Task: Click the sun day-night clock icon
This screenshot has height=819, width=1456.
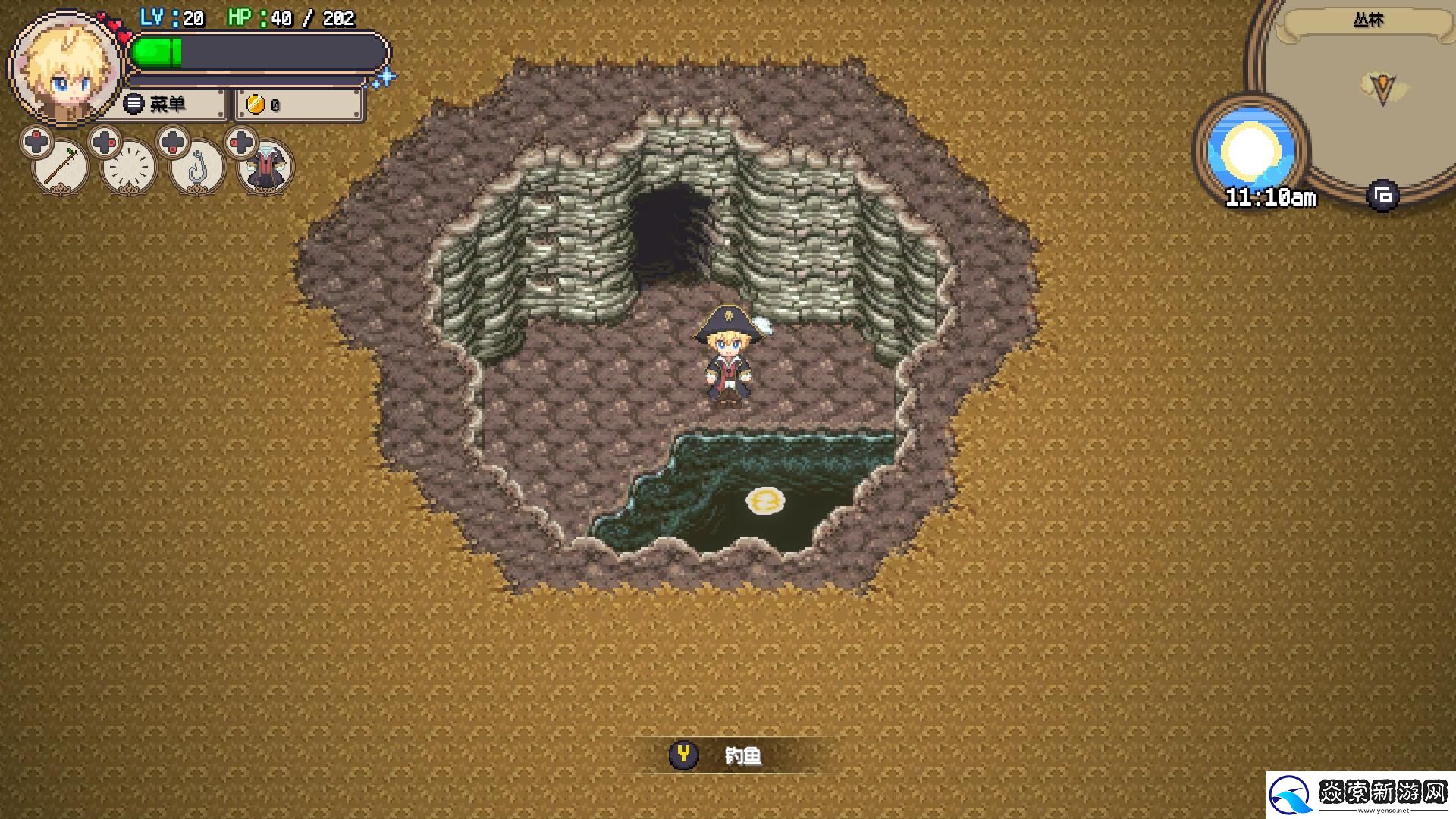Action: click(x=1250, y=151)
